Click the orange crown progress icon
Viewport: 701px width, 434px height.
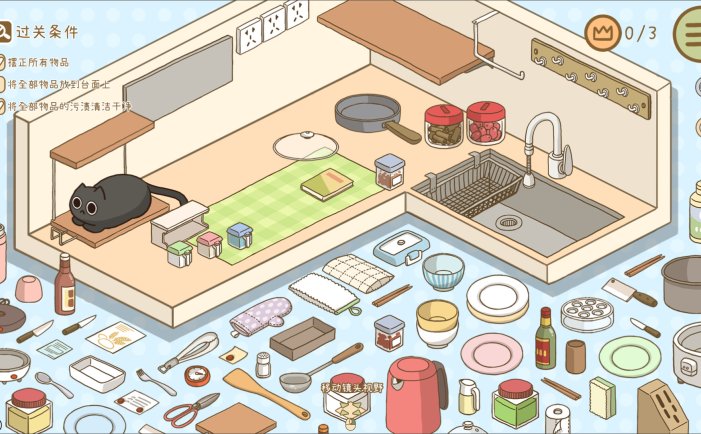pyautogui.click(x=602, y=33)
